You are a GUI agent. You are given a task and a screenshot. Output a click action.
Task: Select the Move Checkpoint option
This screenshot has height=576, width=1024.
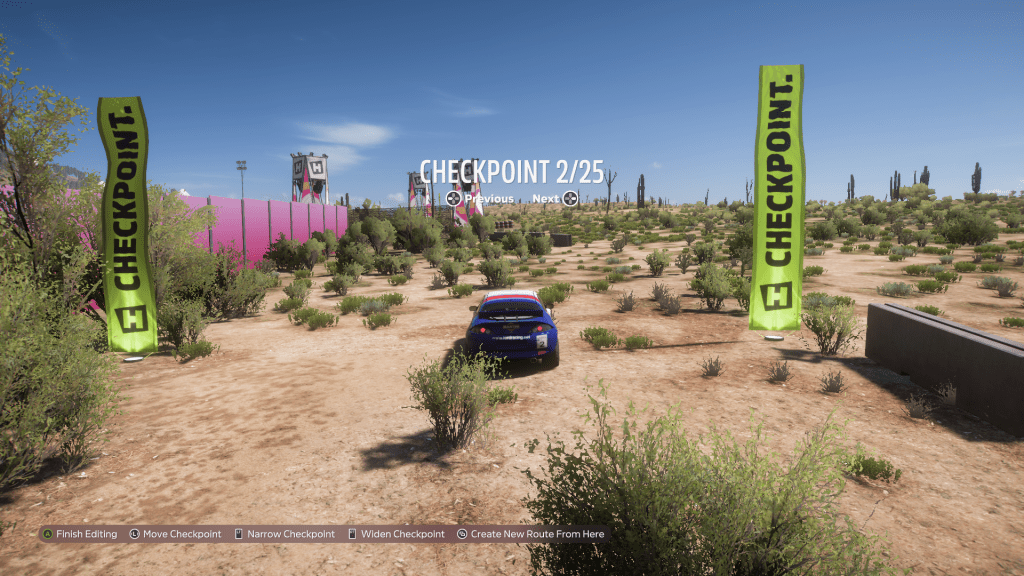(x=176, y=534)
